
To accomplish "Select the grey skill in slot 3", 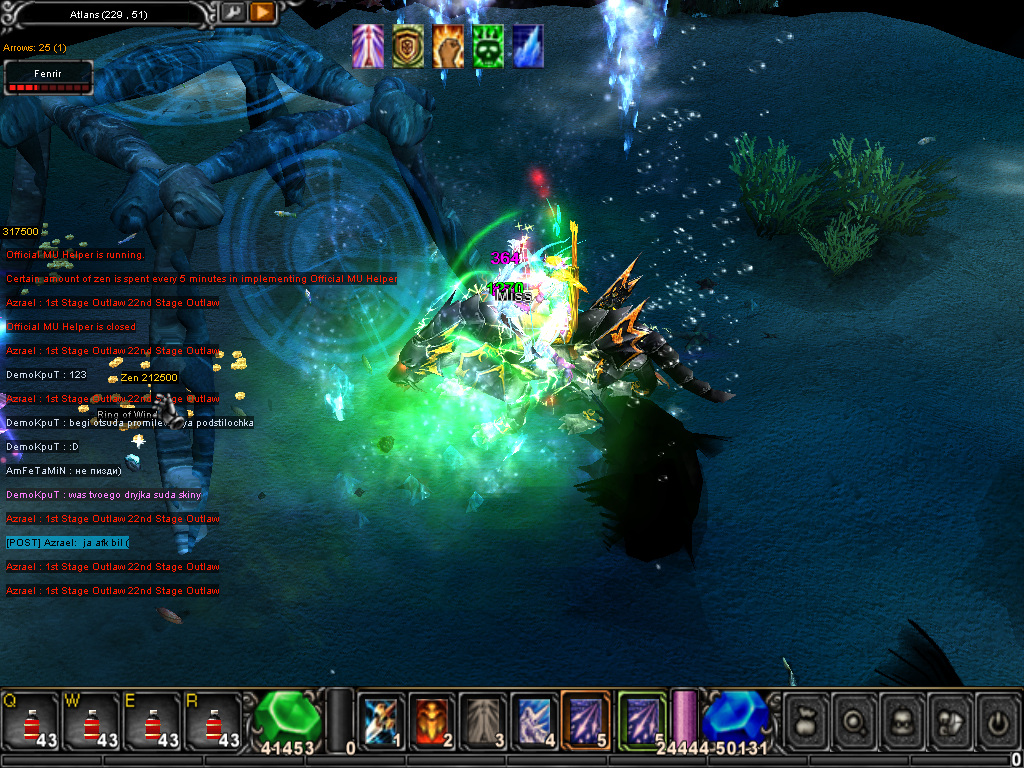I will [483, 721].
